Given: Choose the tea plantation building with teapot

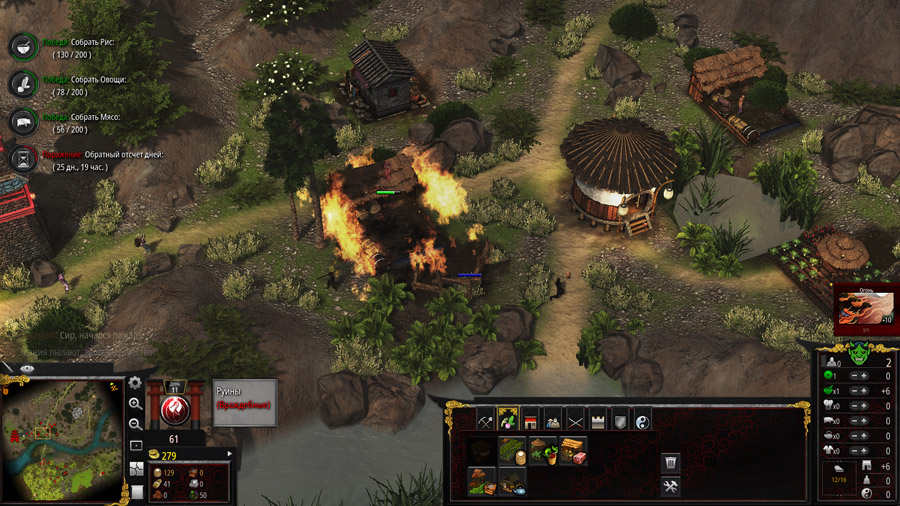Looking at the screenshot, I should tap(512, 481).
